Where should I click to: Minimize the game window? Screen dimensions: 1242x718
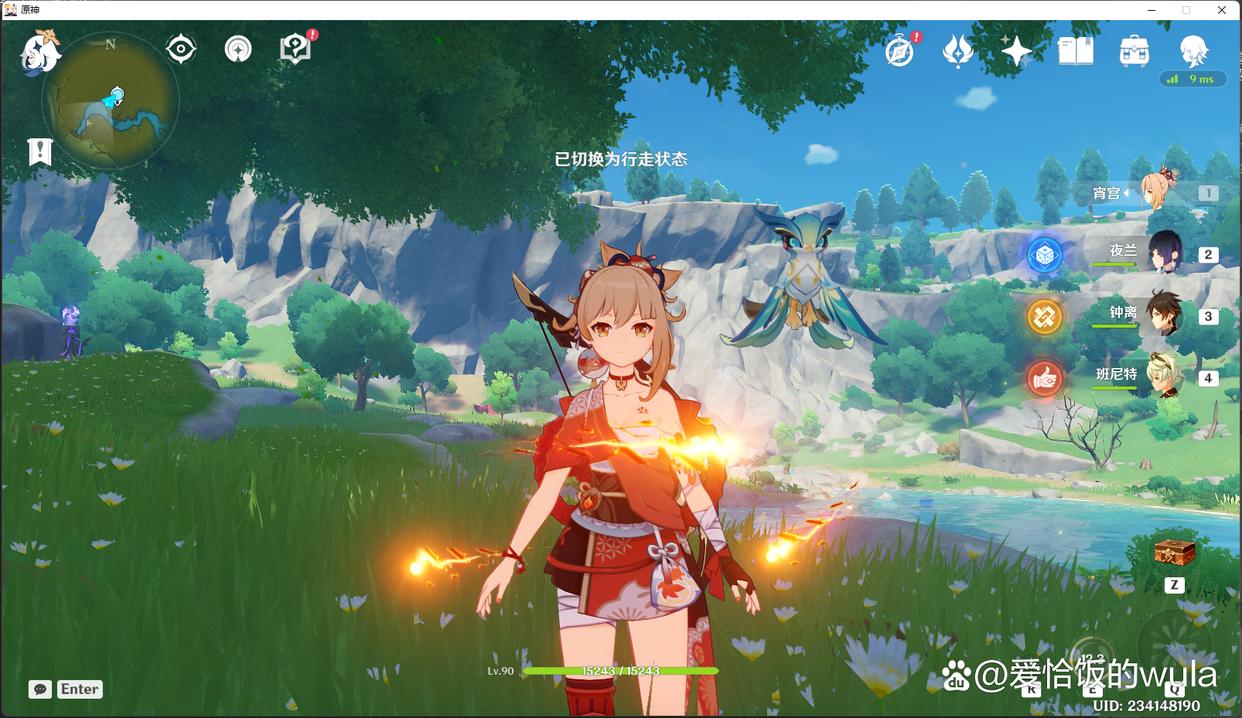coord(1152,9)
